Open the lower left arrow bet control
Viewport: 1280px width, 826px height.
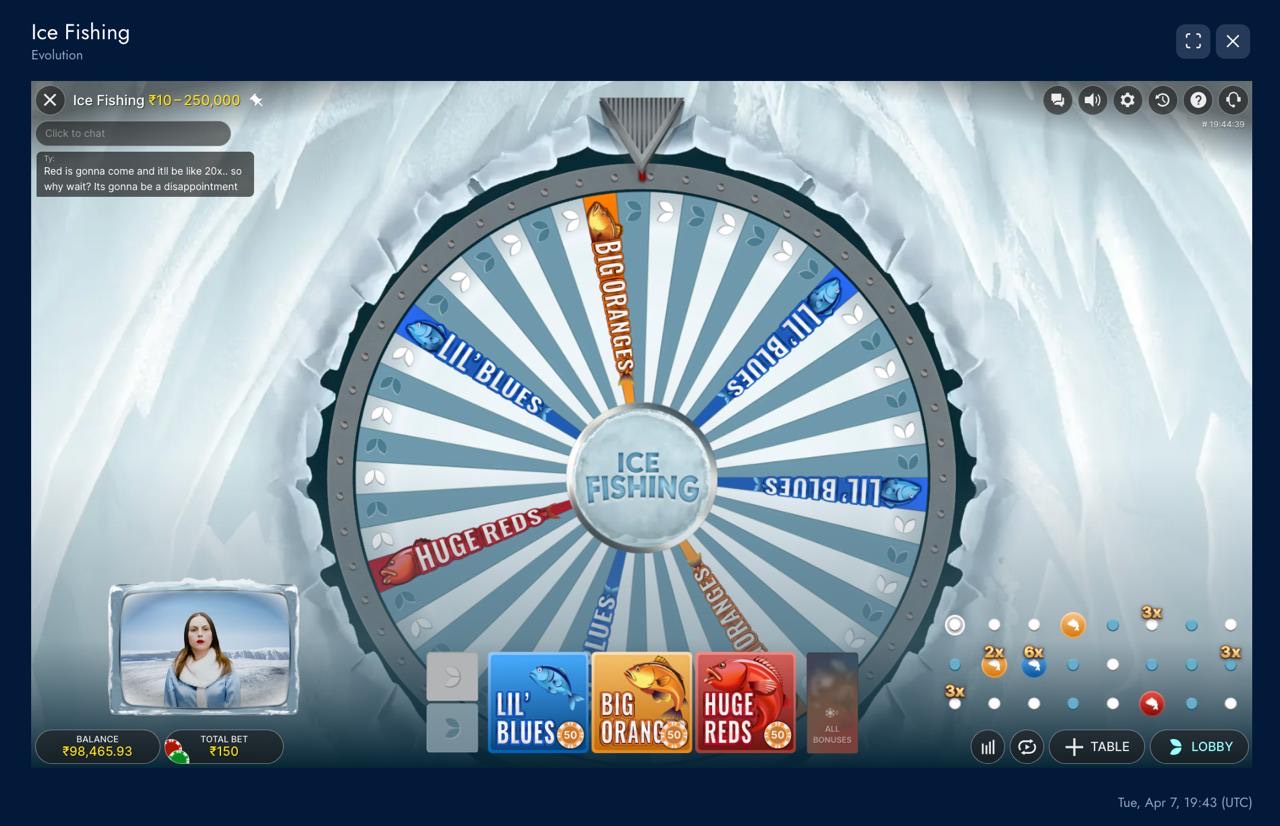[x=452, y=729]
